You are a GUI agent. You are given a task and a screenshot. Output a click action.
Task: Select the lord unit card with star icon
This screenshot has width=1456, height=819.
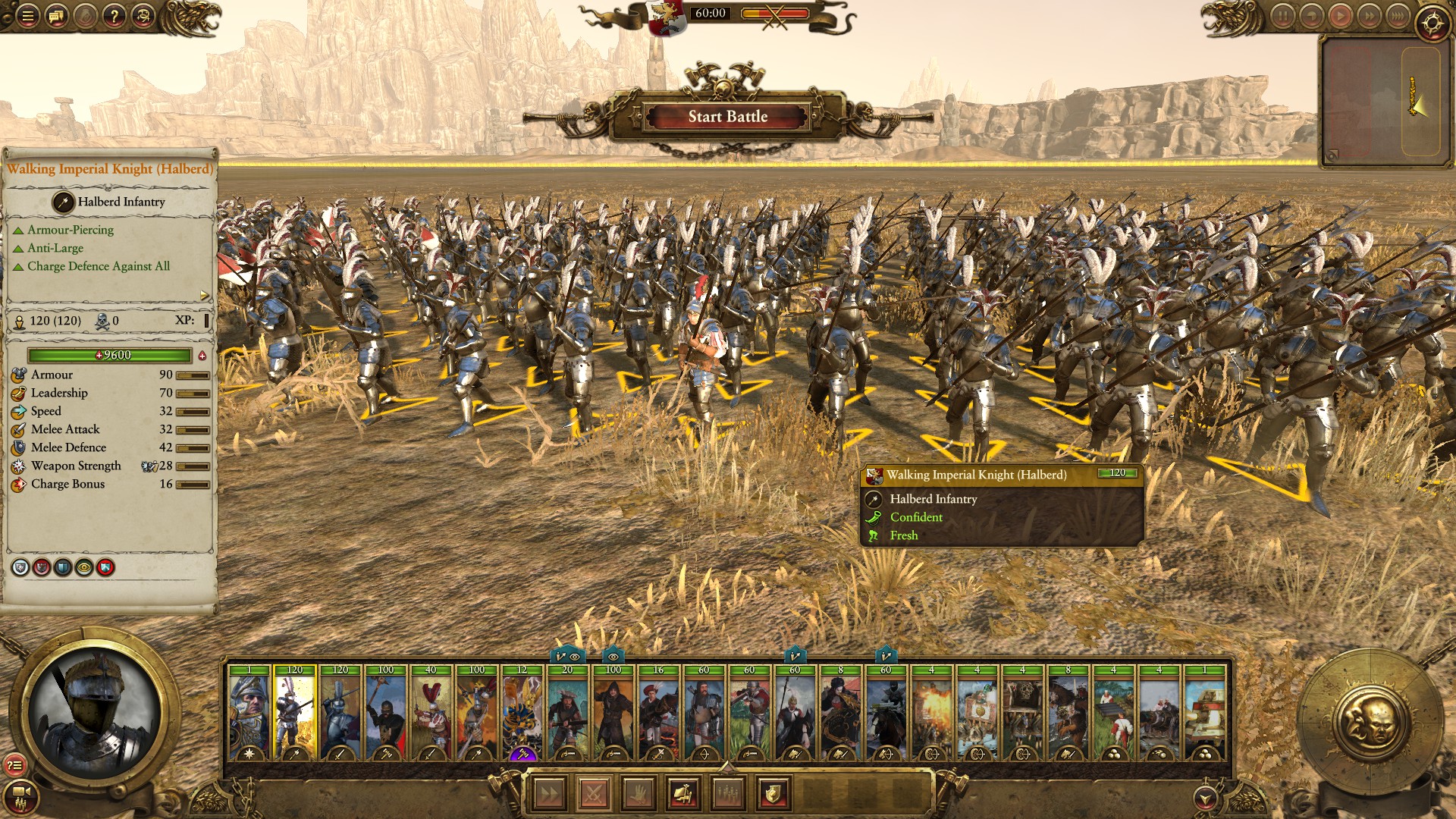click(249, 713)
